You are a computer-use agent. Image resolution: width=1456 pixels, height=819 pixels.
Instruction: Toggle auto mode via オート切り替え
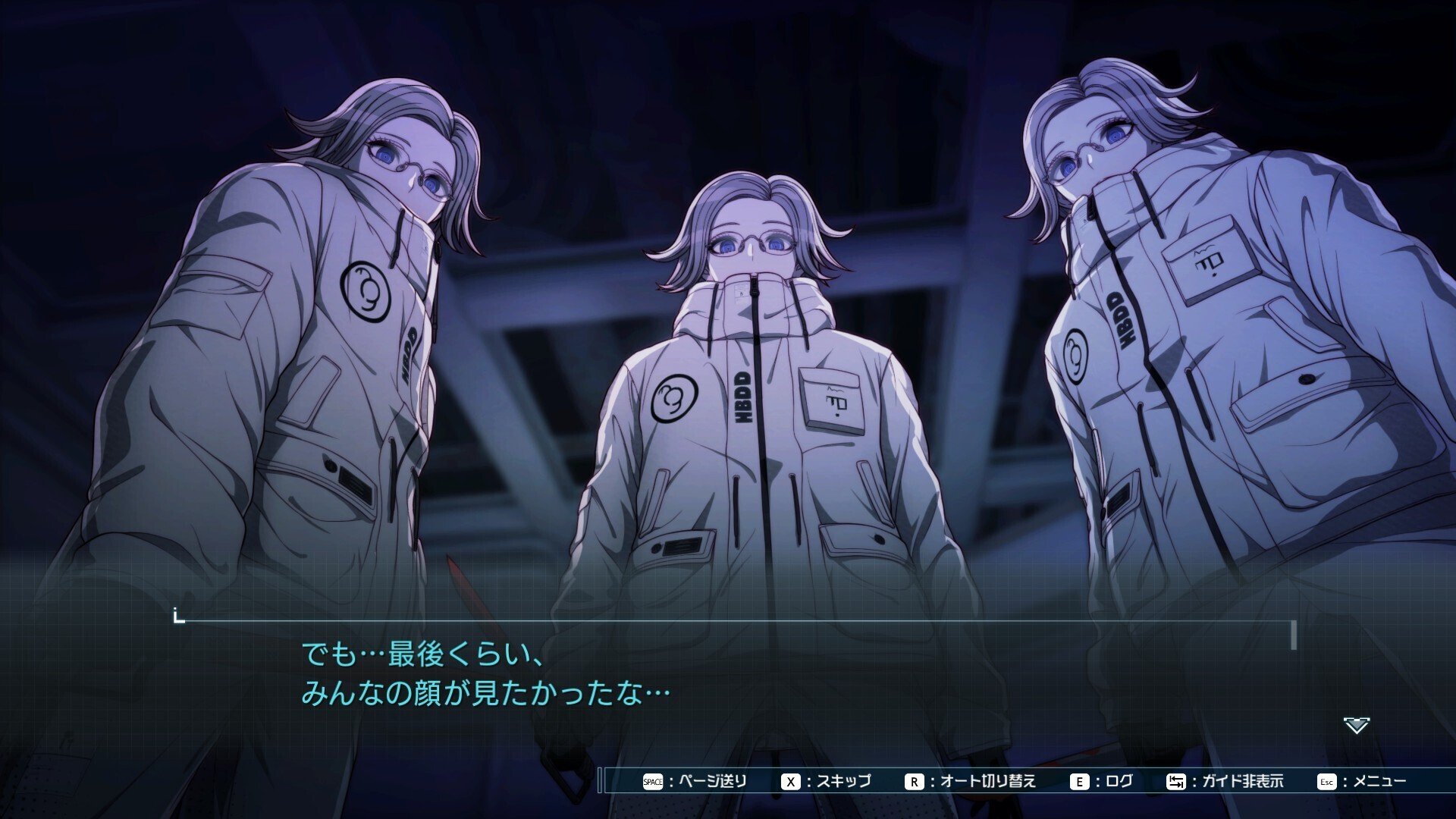(x=971, y=781)
